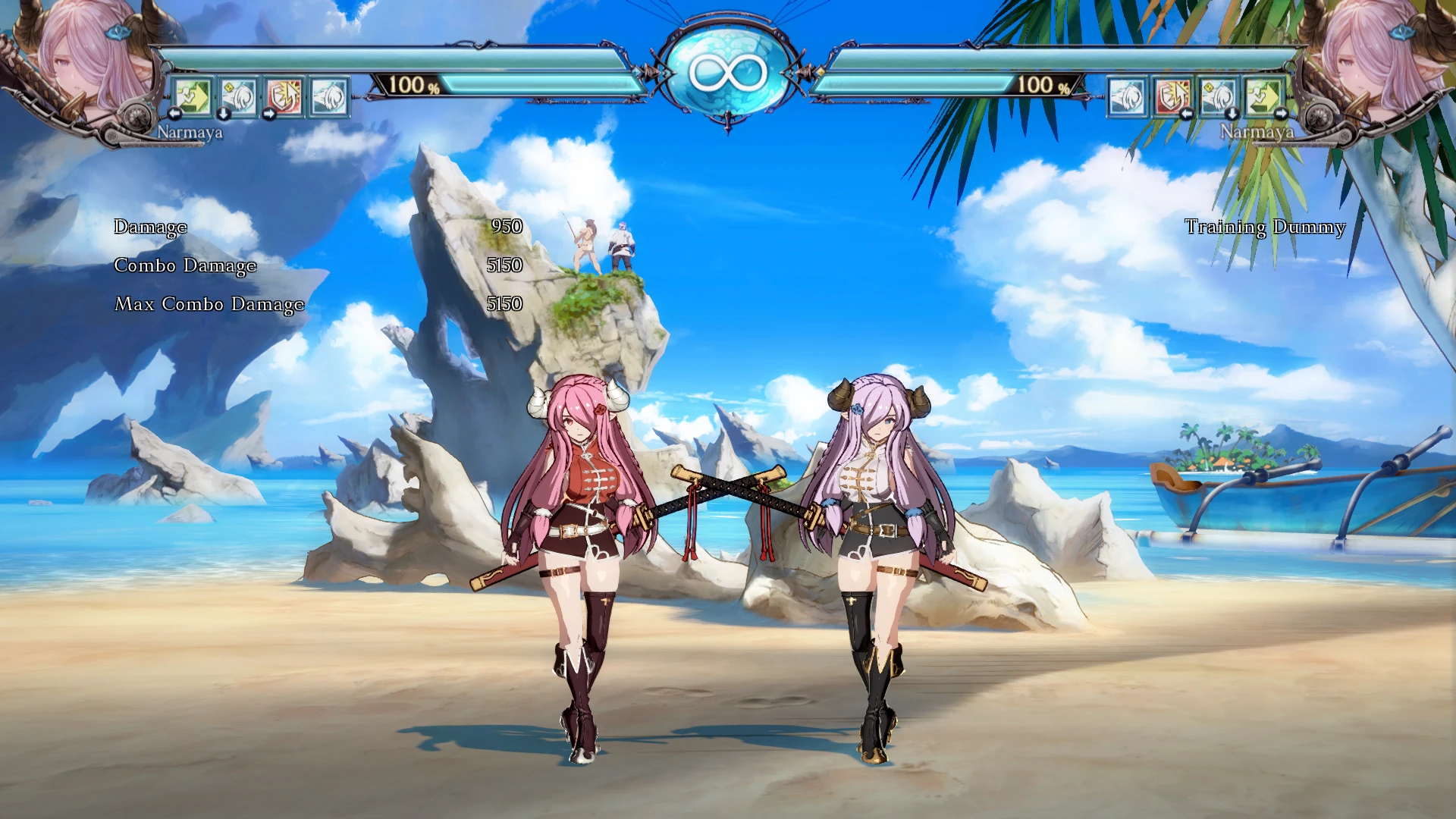Click the Narmaya name tag on the right side

click(1258, 133)
